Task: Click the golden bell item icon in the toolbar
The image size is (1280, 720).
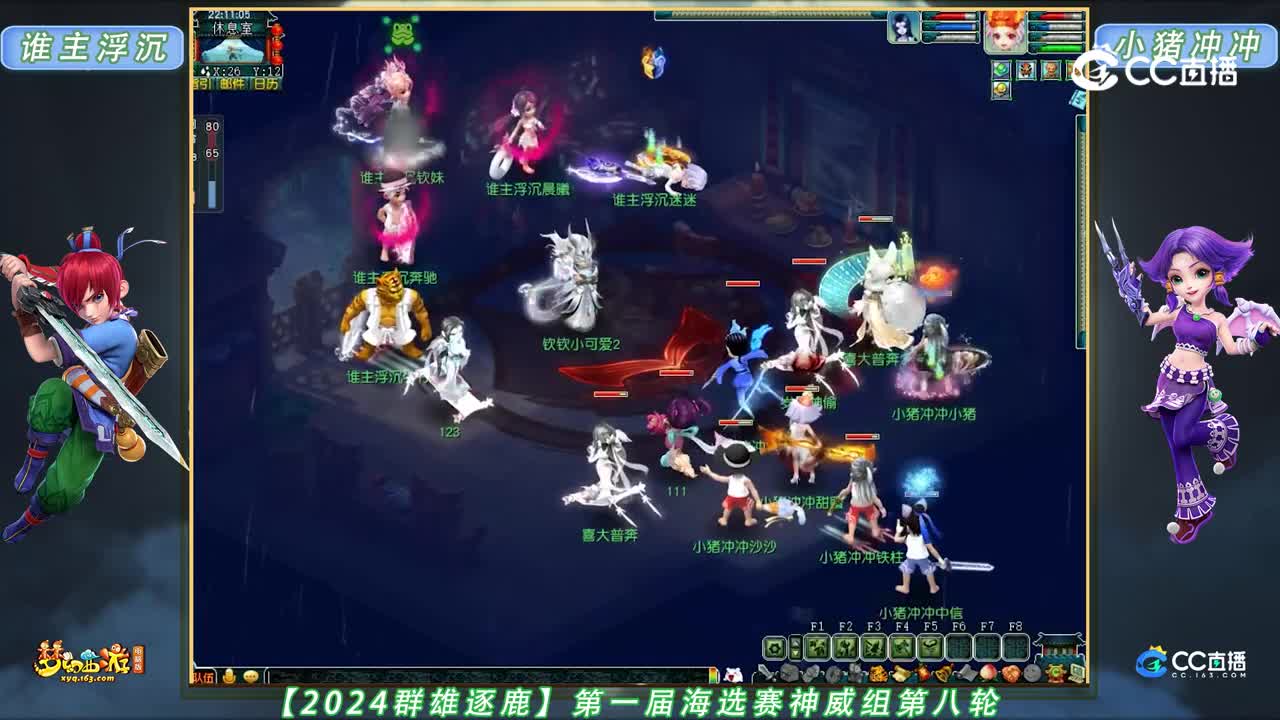Action: (943, 672)
